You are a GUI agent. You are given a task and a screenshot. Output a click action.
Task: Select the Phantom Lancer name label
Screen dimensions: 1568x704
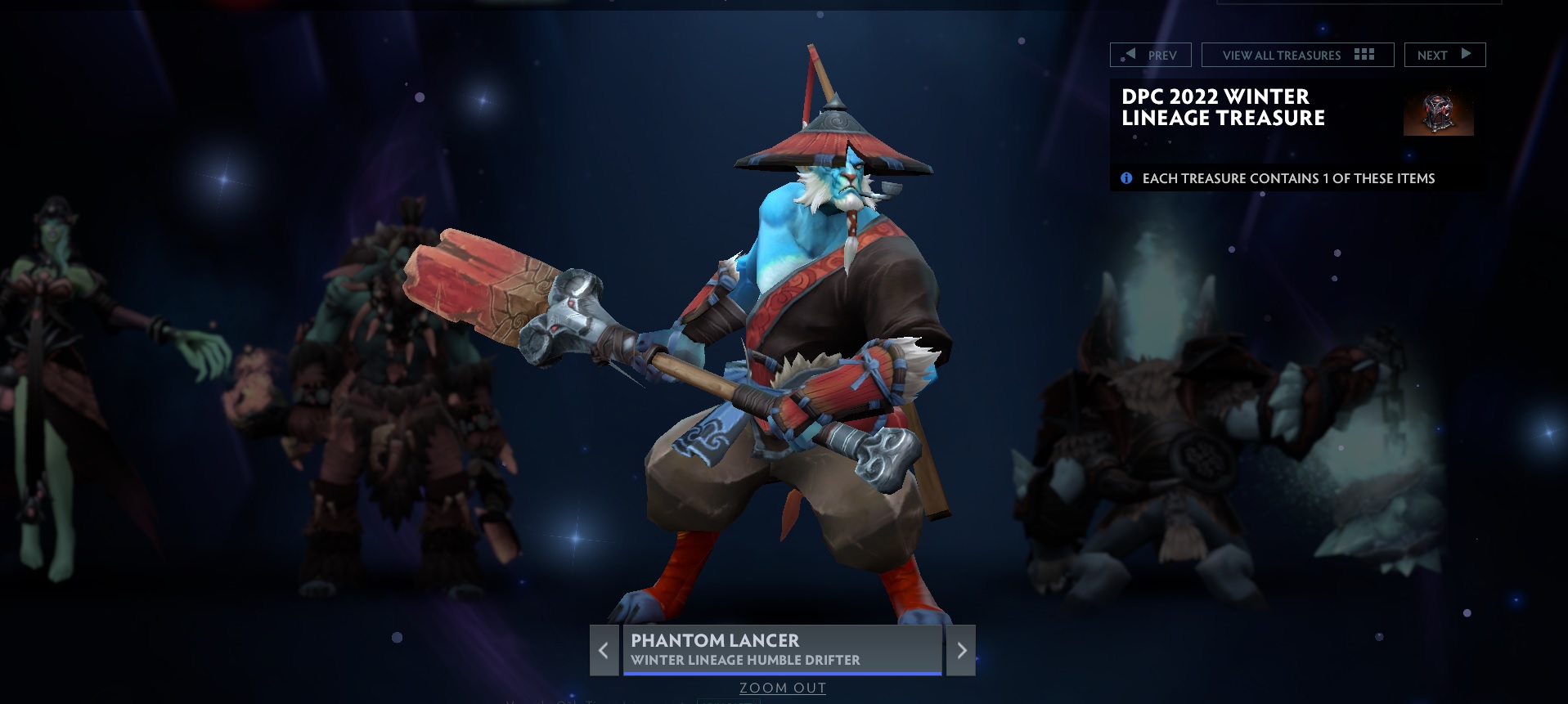(x=713, y=642)
